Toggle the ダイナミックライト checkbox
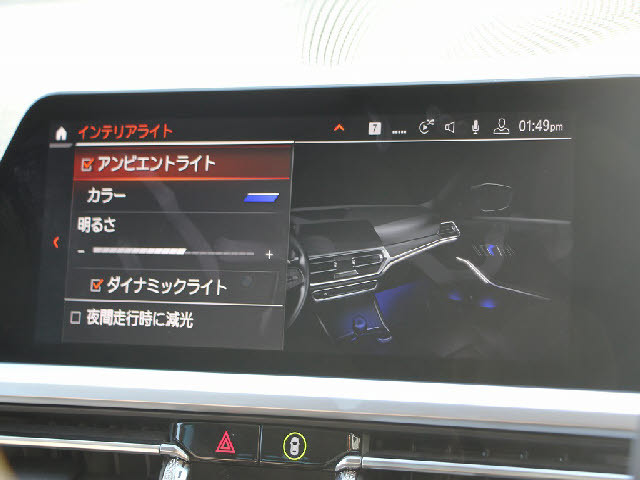640x480 pixels. pyautogui.click(x=97, y=286)
